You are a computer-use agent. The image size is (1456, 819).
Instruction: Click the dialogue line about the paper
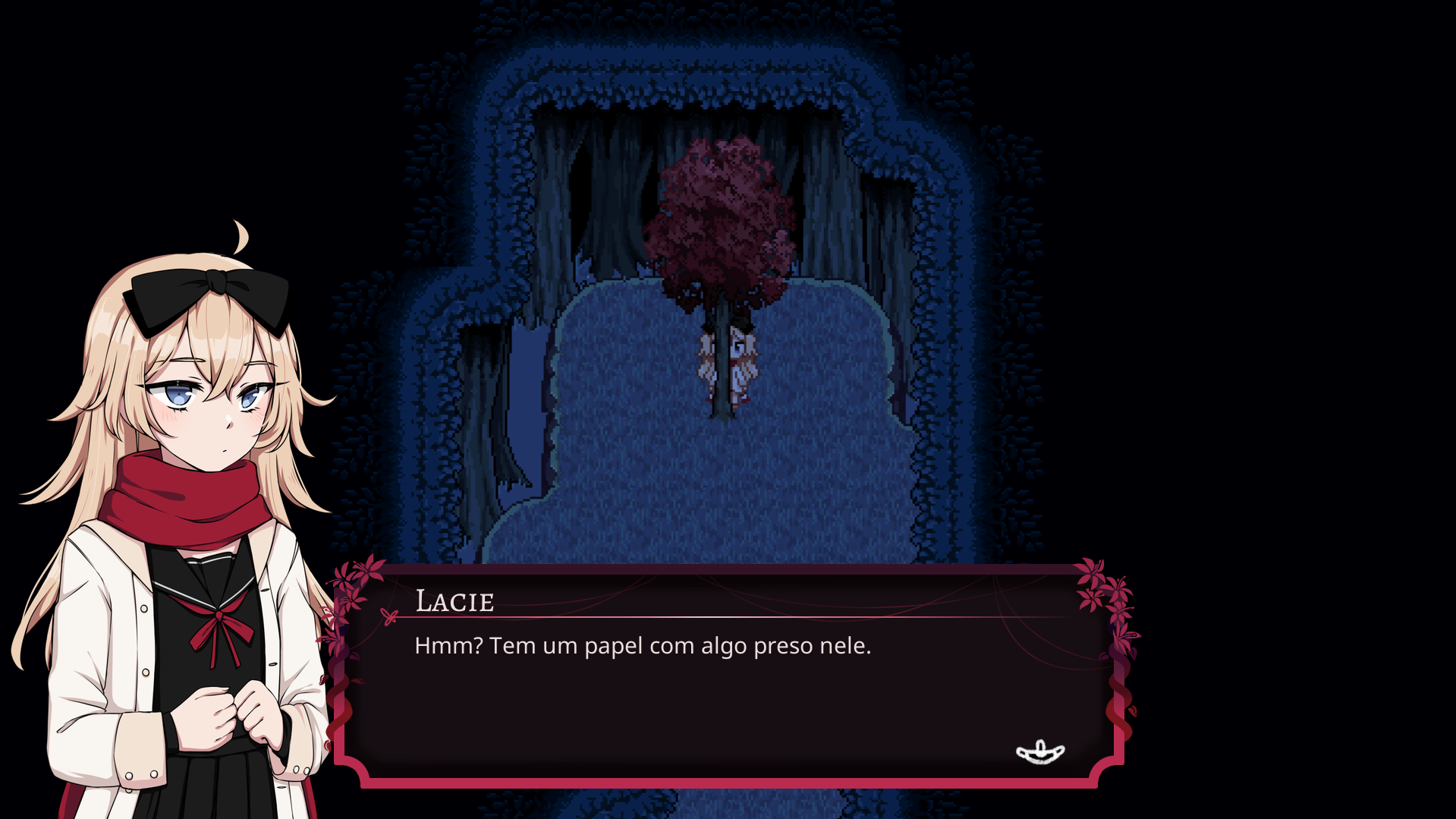pos(643,646)
